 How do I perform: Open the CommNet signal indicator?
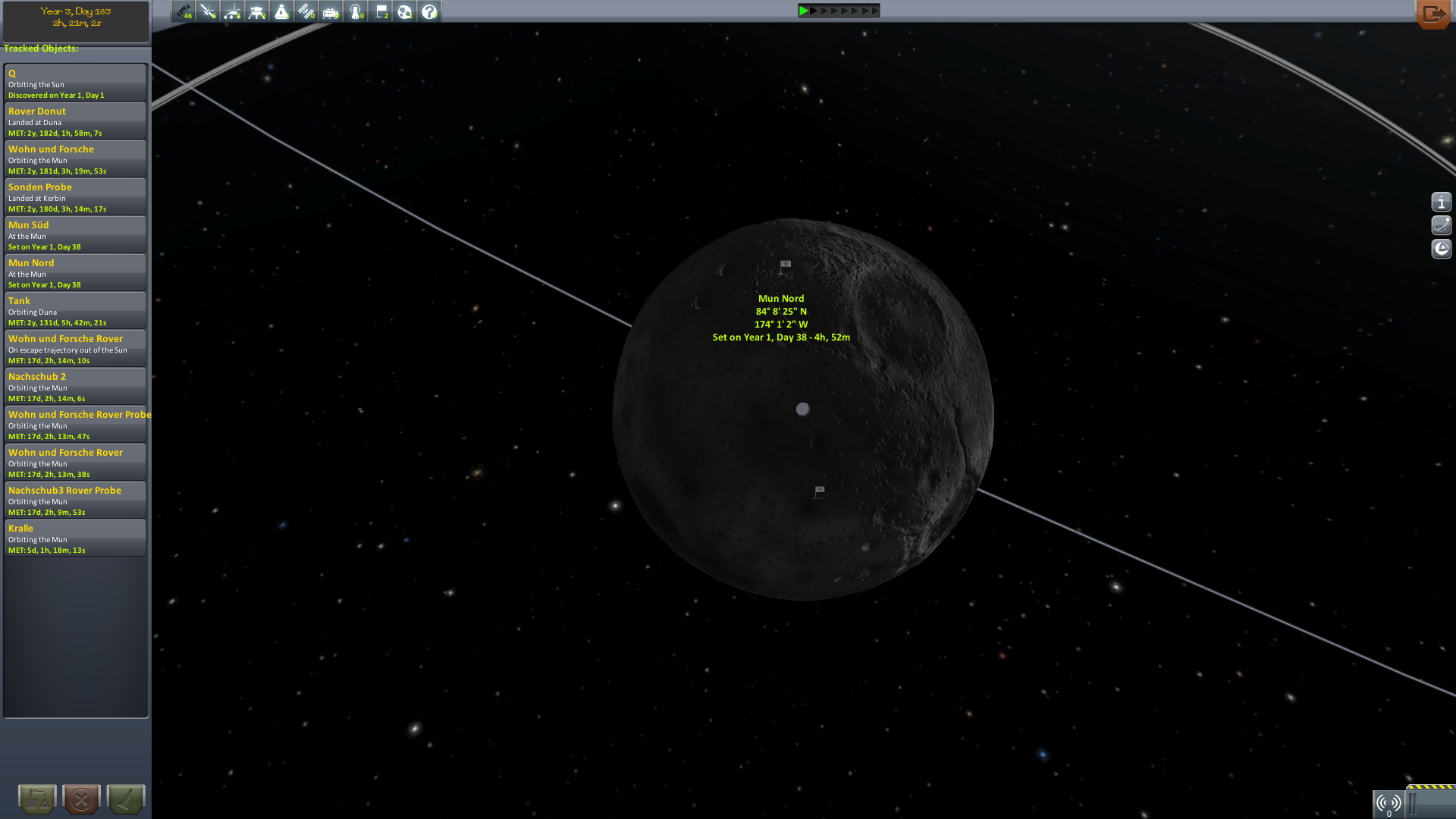1389,804
